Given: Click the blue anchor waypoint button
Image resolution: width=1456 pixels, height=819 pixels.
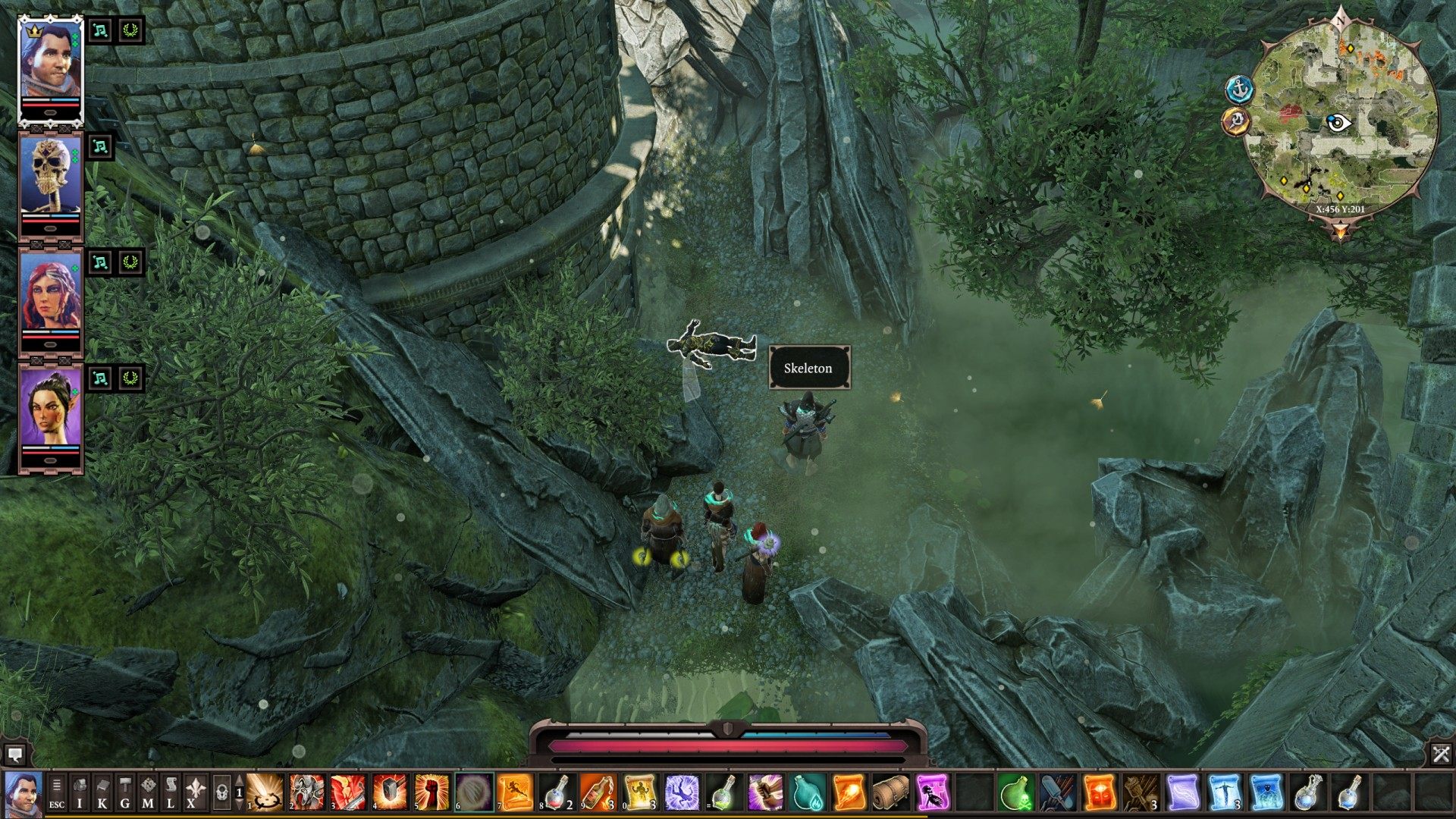Looking at the screenshot, I should (x=1239, y=89).
